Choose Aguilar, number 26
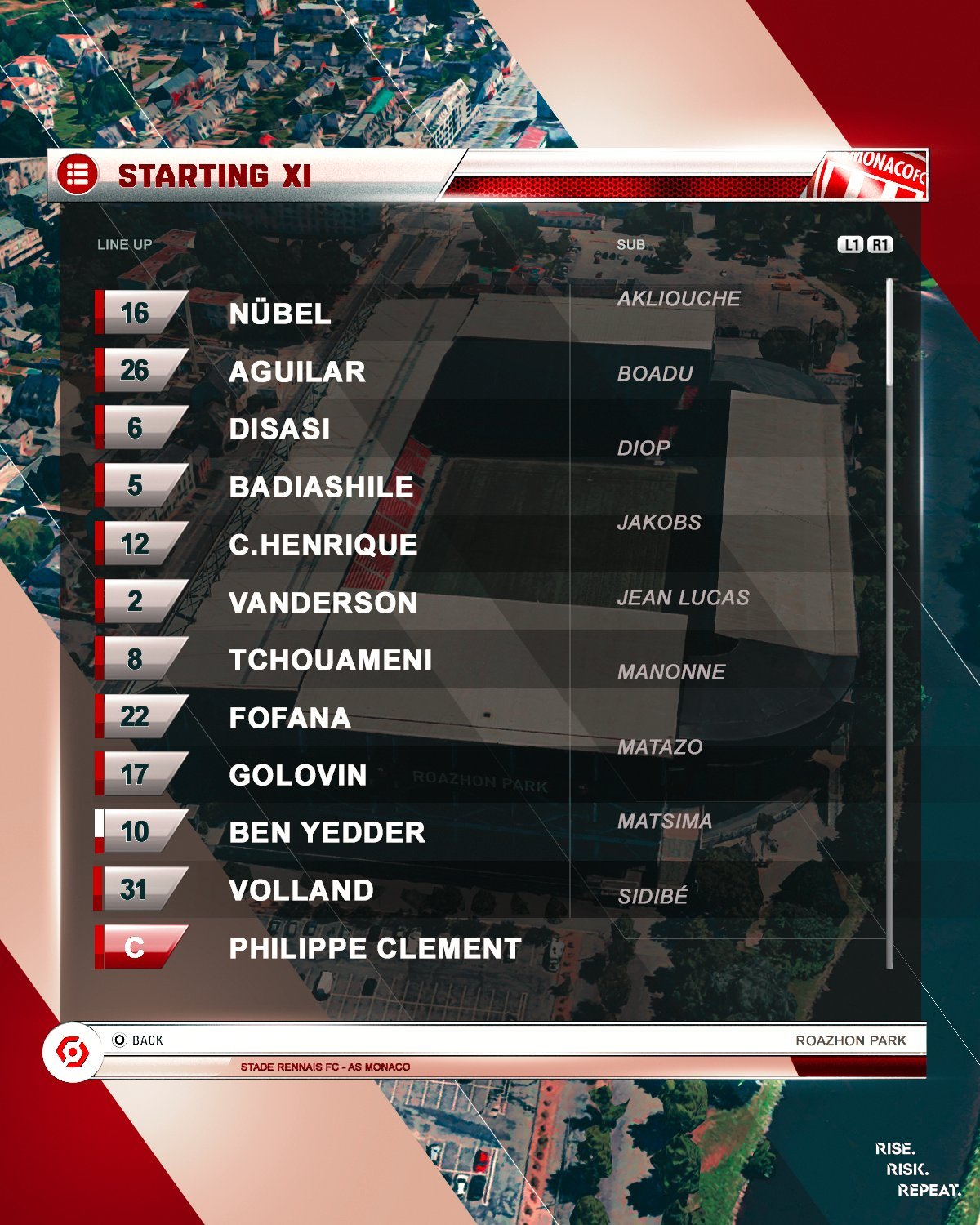The image size is (980, 1225). (296, 372)
